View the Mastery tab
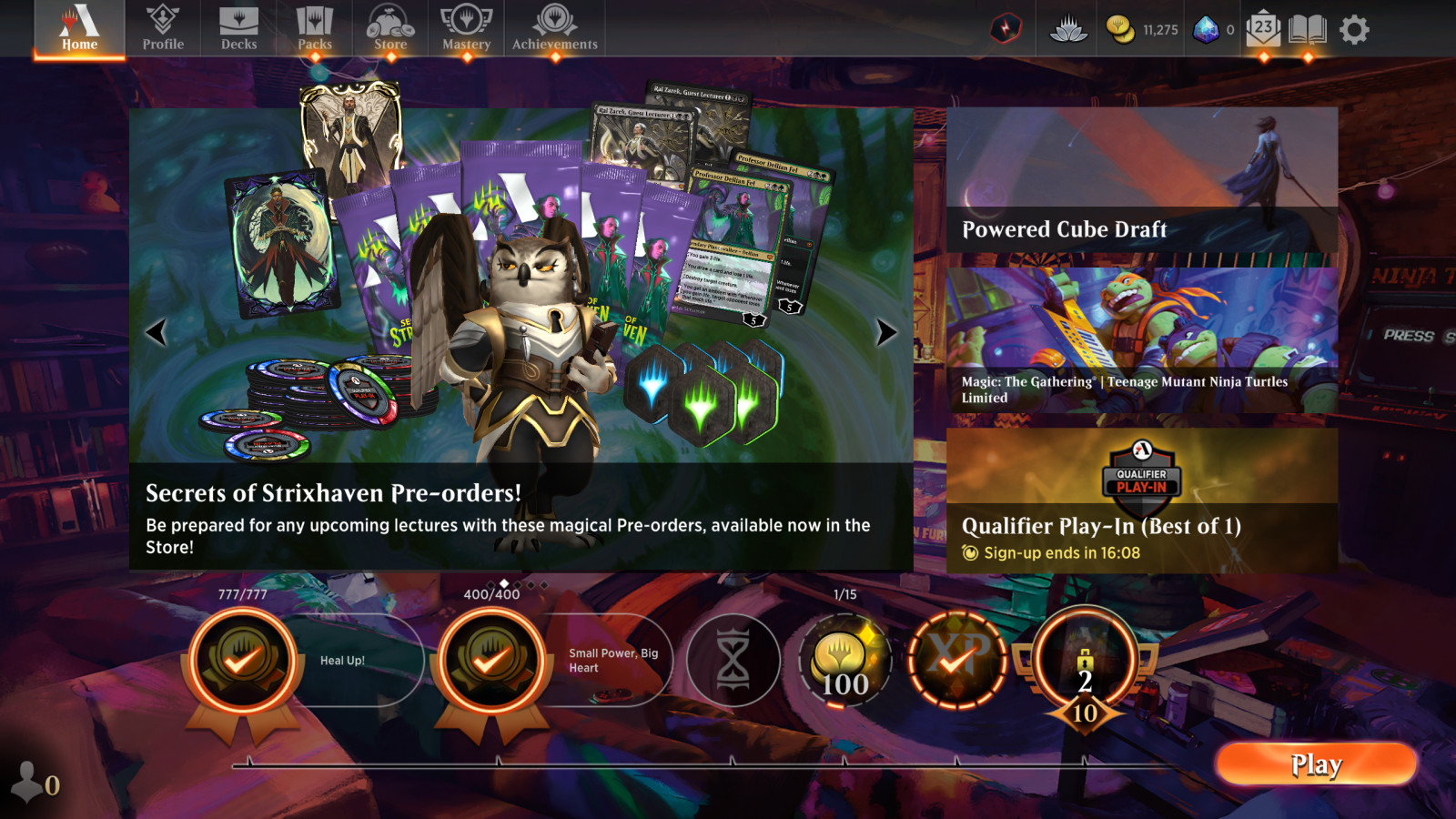Viewport: 1456px width, 819px height. [x=466, y=28]
